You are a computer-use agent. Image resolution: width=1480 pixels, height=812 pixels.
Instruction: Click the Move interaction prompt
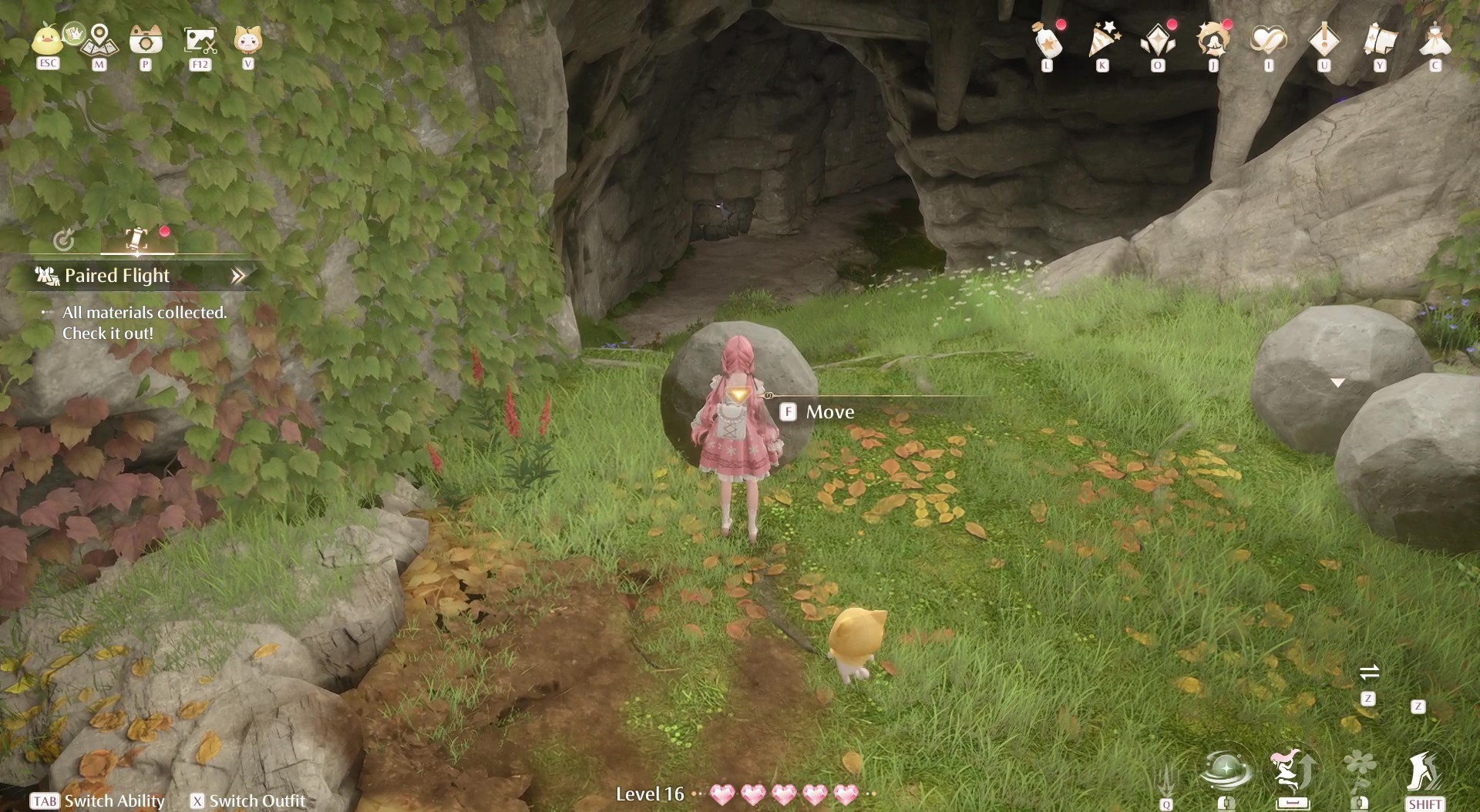829,411
